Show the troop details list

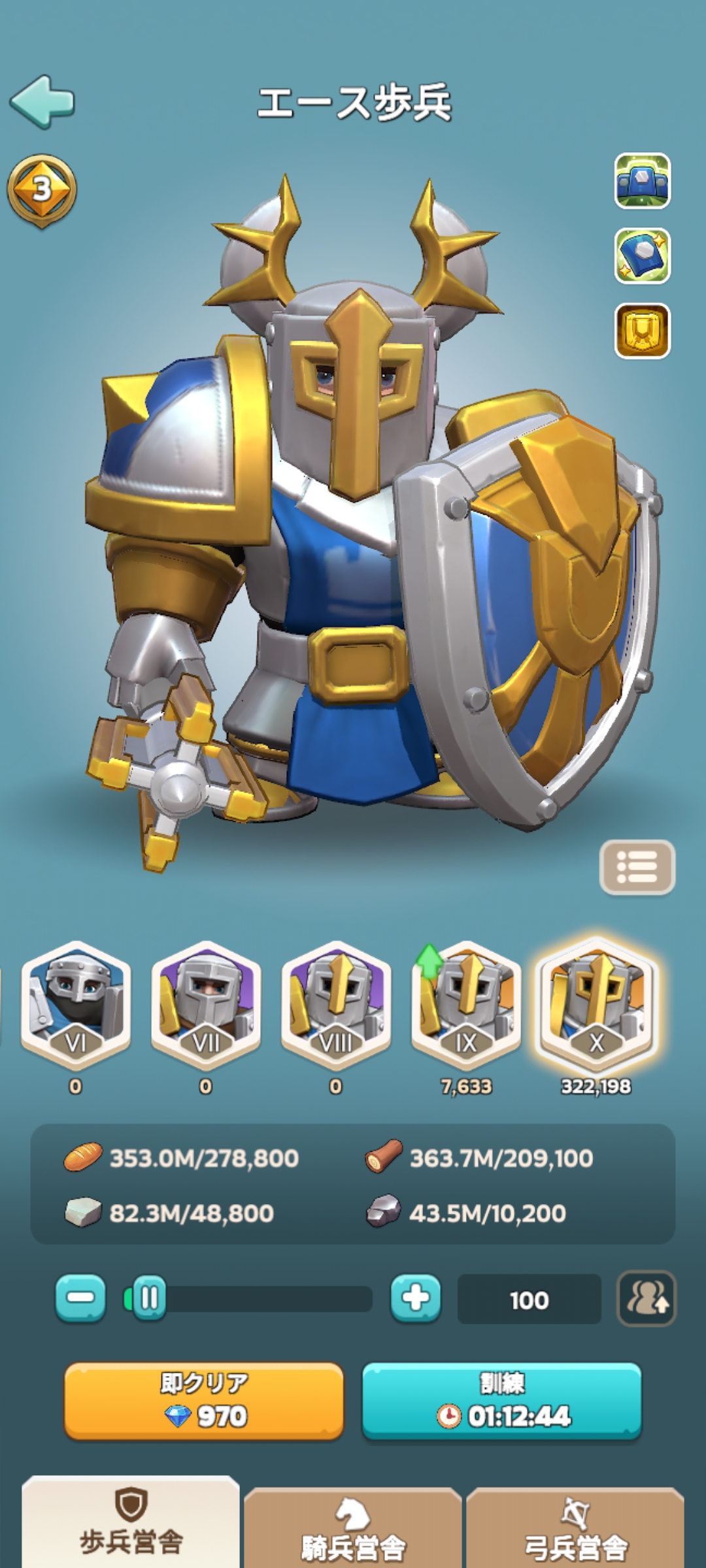(637, 867)
